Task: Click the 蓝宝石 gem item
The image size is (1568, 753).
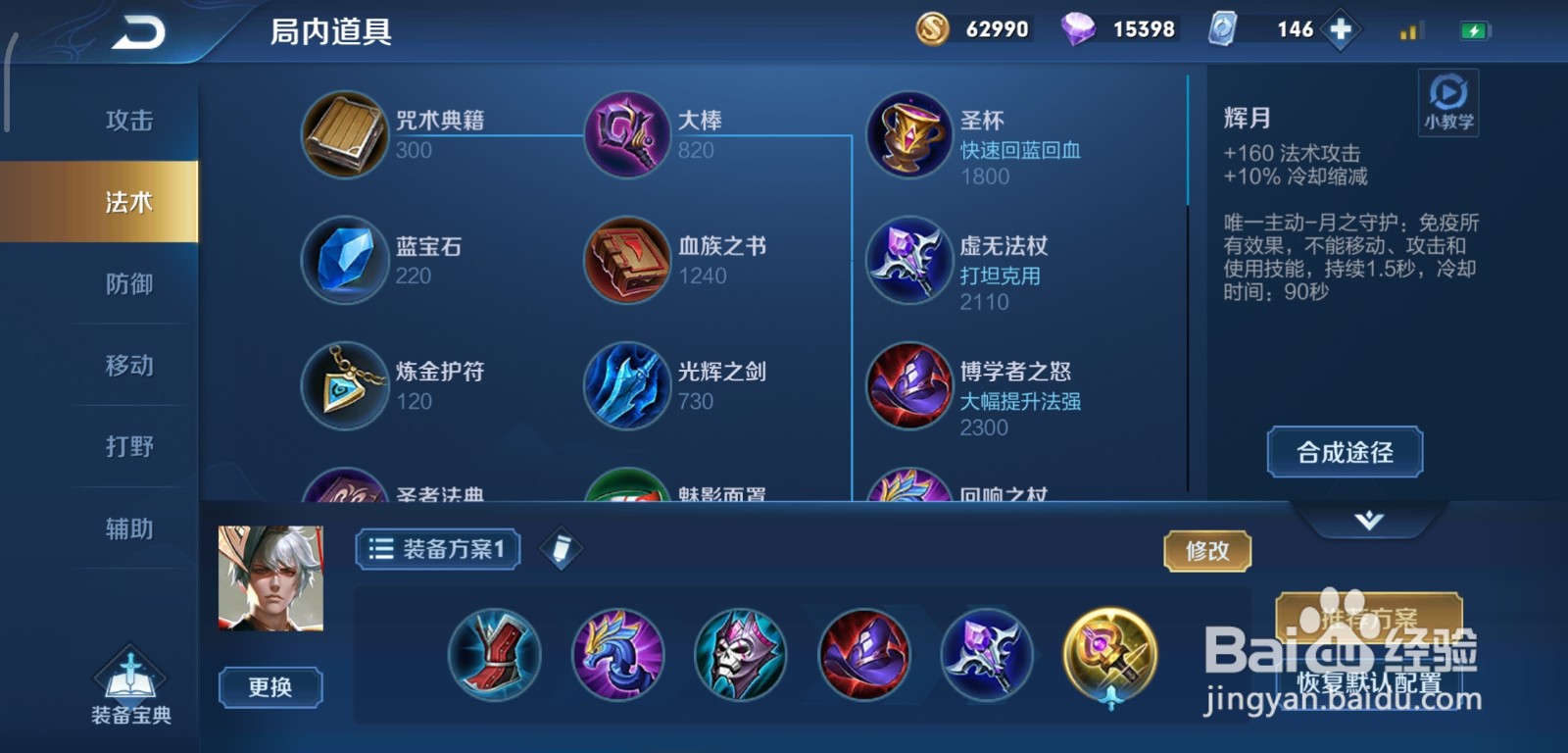Action: 345,261
